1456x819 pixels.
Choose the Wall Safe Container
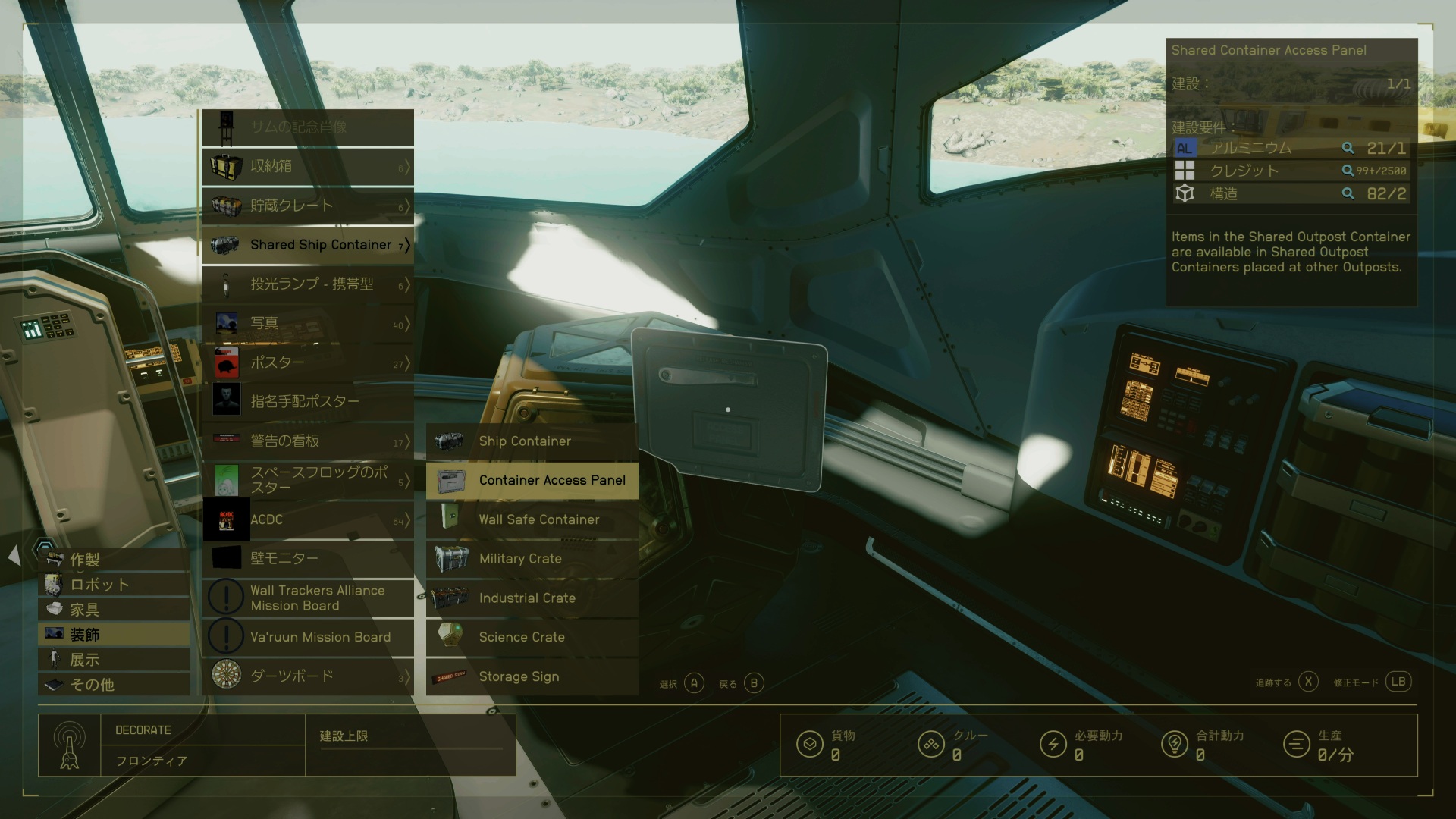click(x=532, y=519)
